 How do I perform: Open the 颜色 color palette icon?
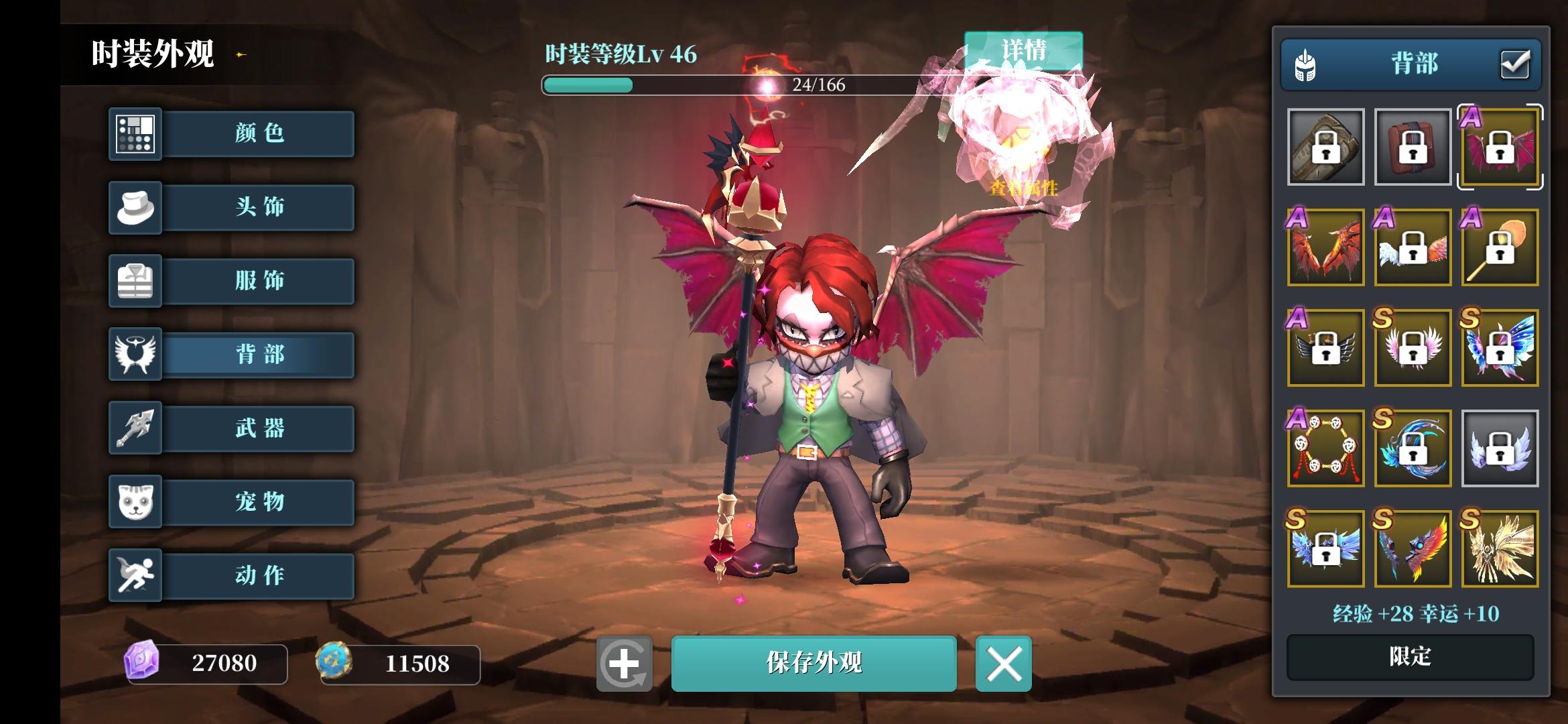tap(136, 133)
